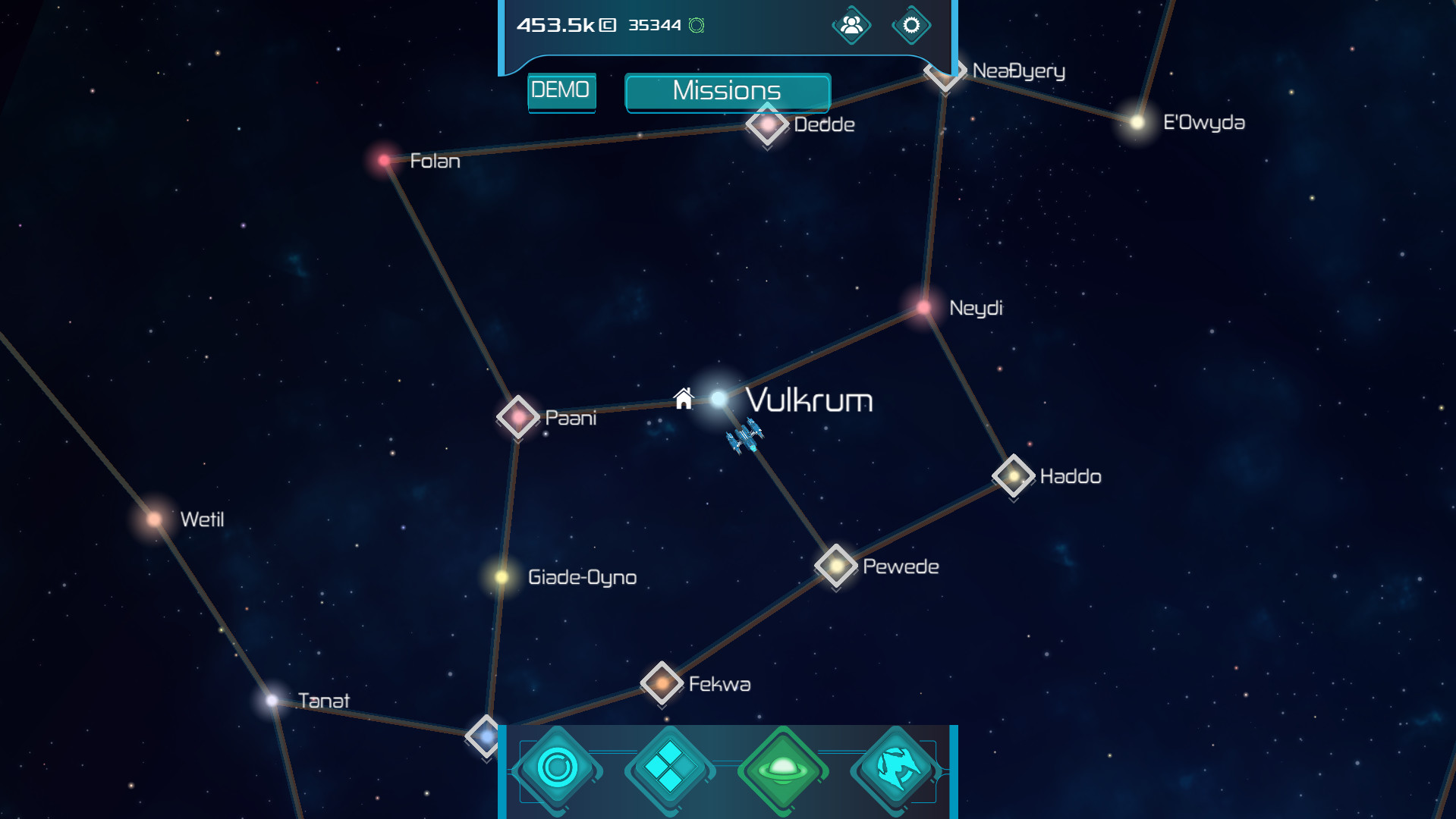Screen dimensions: 1456x819
Task: Select the Dedde system marker
Action: tap(766, 126)
